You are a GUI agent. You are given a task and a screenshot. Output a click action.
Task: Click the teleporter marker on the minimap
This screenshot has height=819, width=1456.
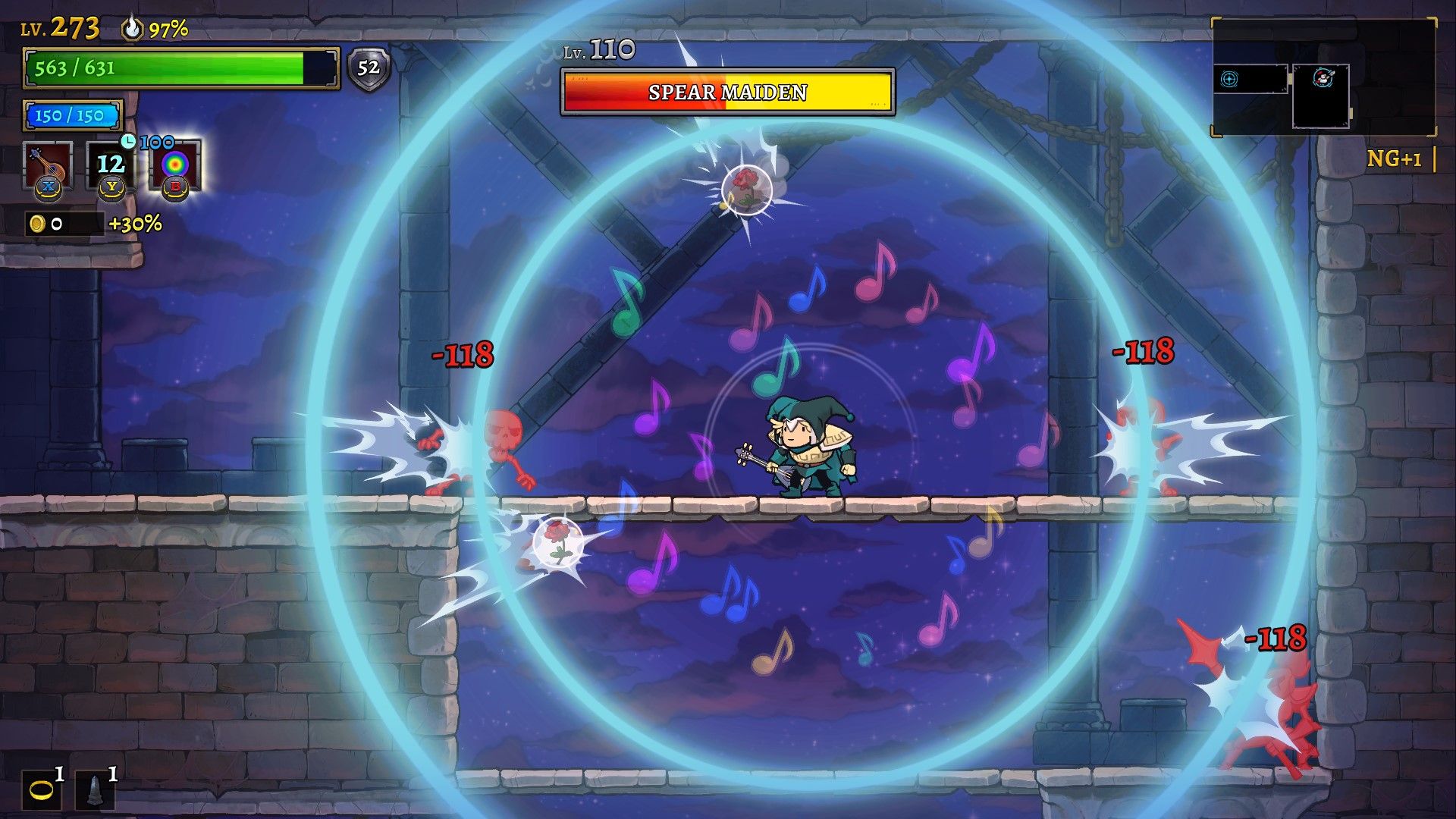coord(1229,79)
